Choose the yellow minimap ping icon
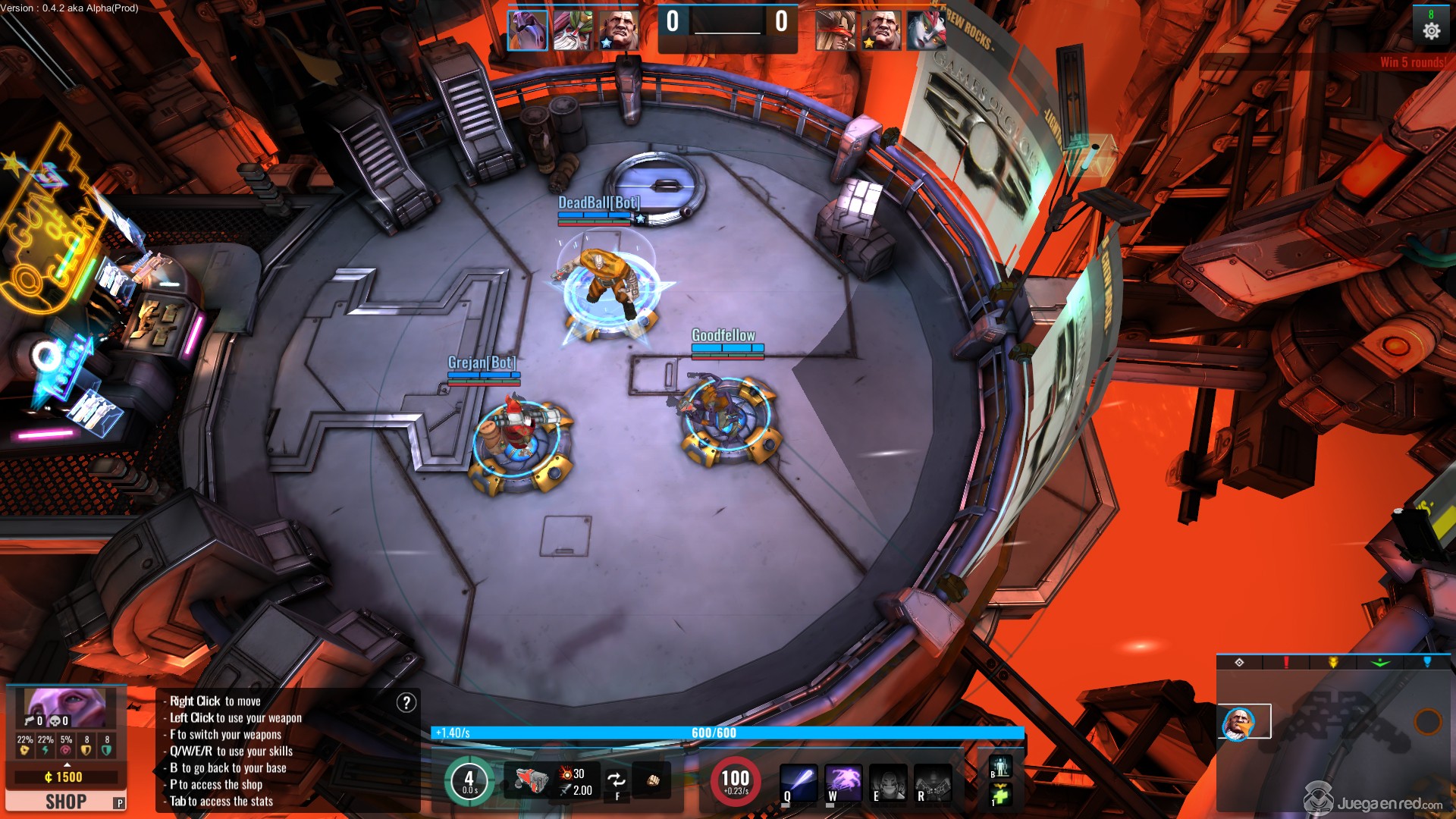 point(1333,663)
